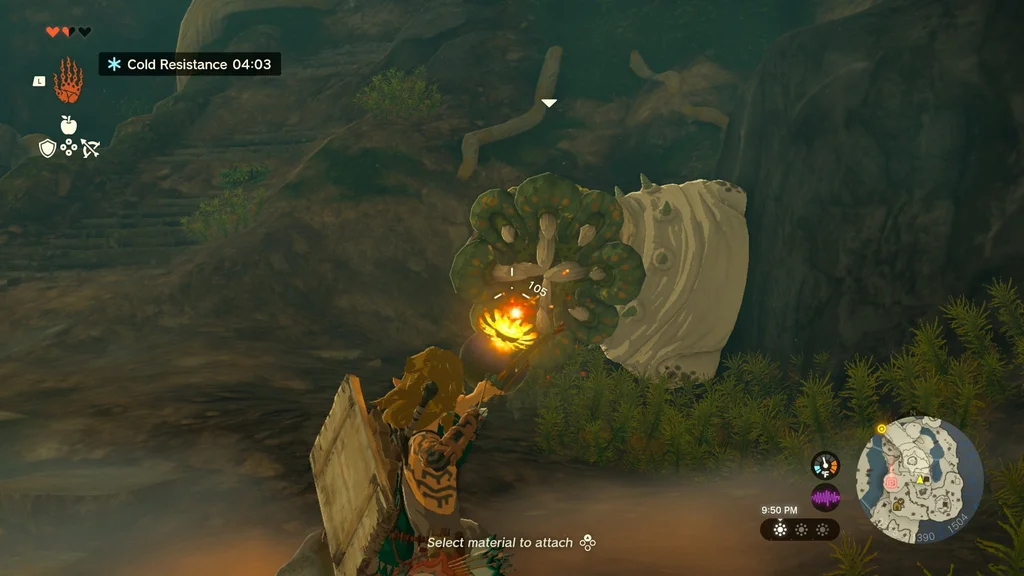Open the weather forecast bar
1024x576 pixels.
800,530
